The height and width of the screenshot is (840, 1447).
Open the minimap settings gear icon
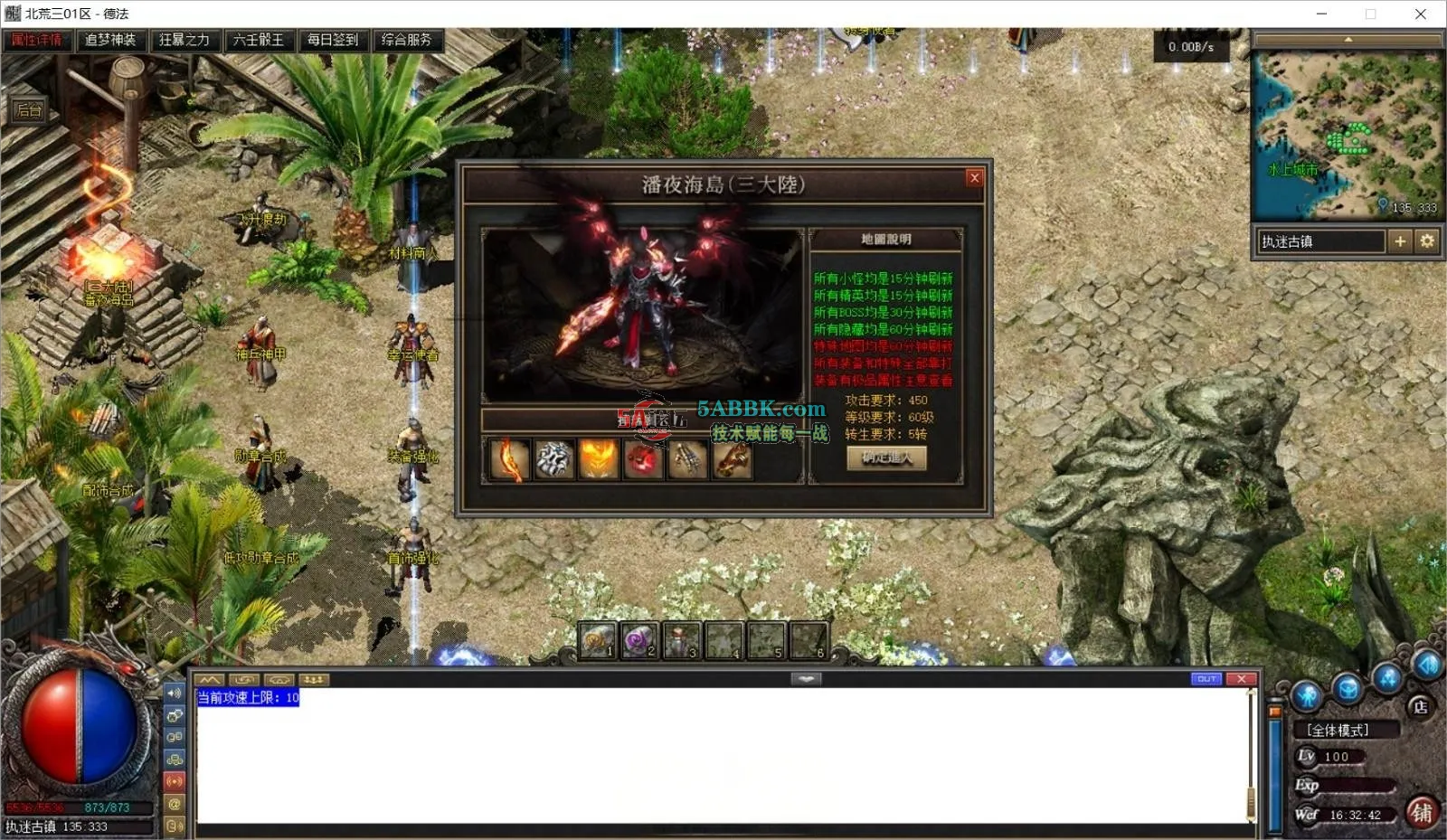click(1427, 241)
